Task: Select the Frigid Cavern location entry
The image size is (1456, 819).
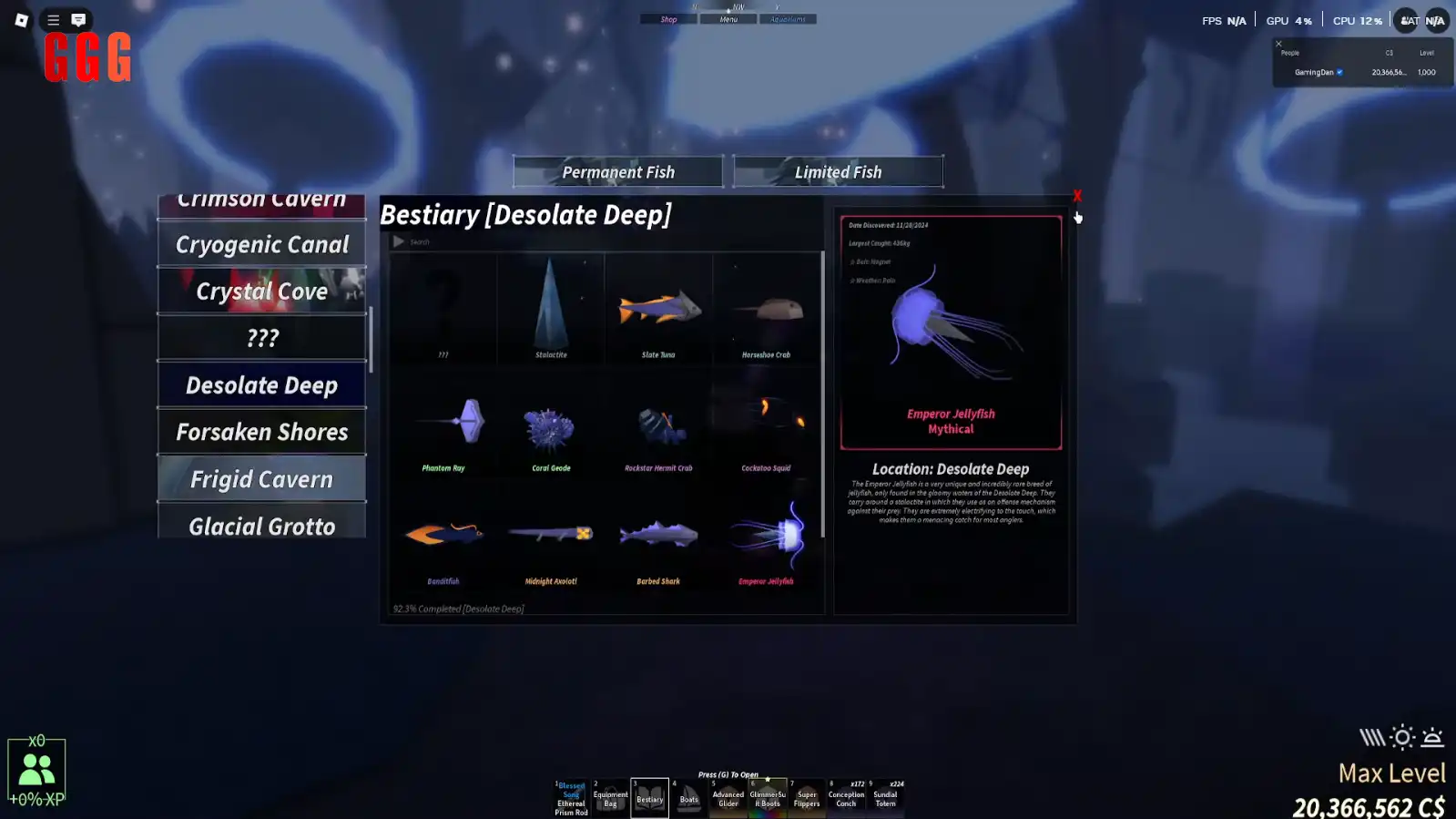Action: click(x=262, y=479)
